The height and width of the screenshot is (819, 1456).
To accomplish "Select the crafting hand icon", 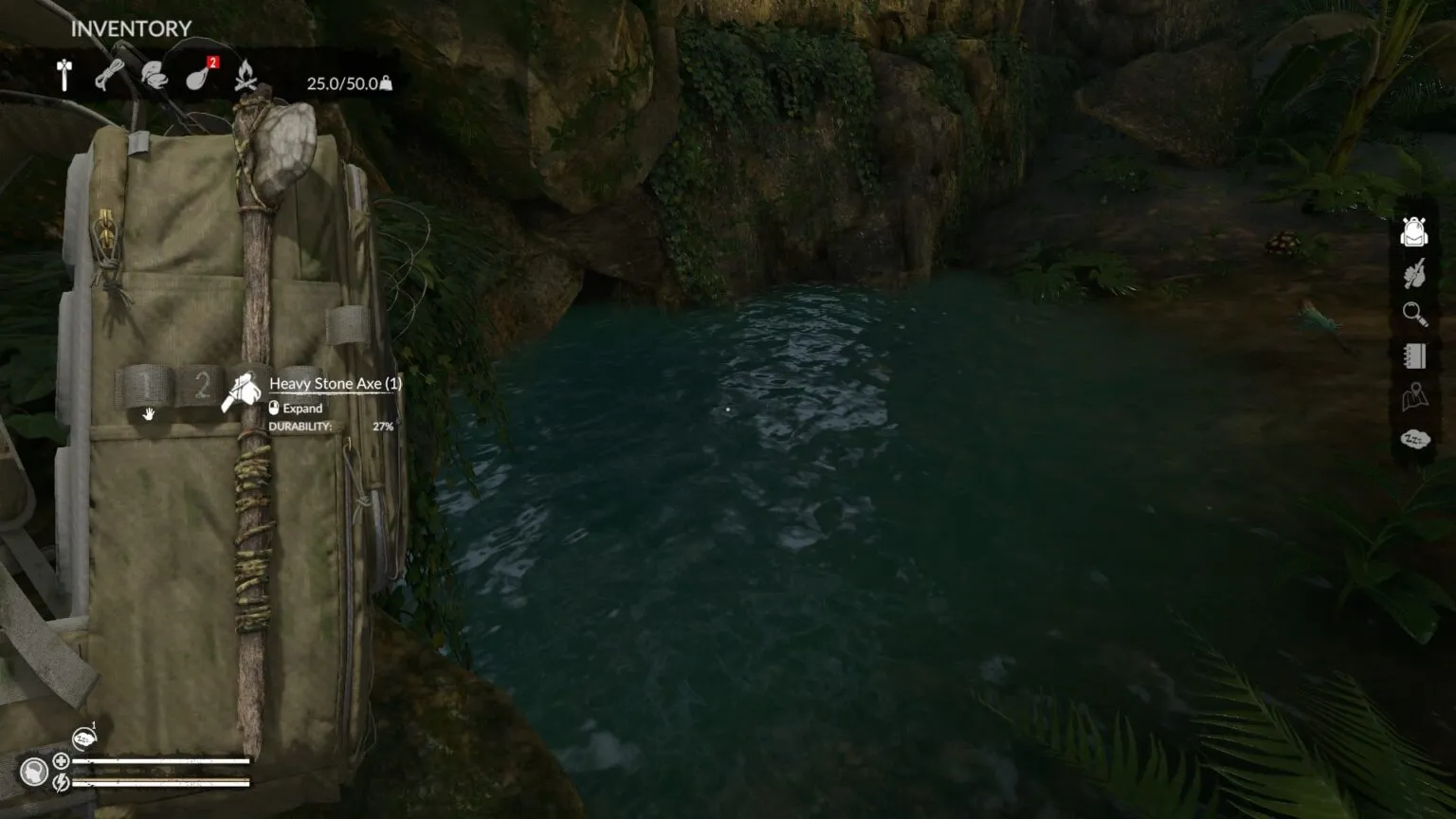I will coord(1412,274).
